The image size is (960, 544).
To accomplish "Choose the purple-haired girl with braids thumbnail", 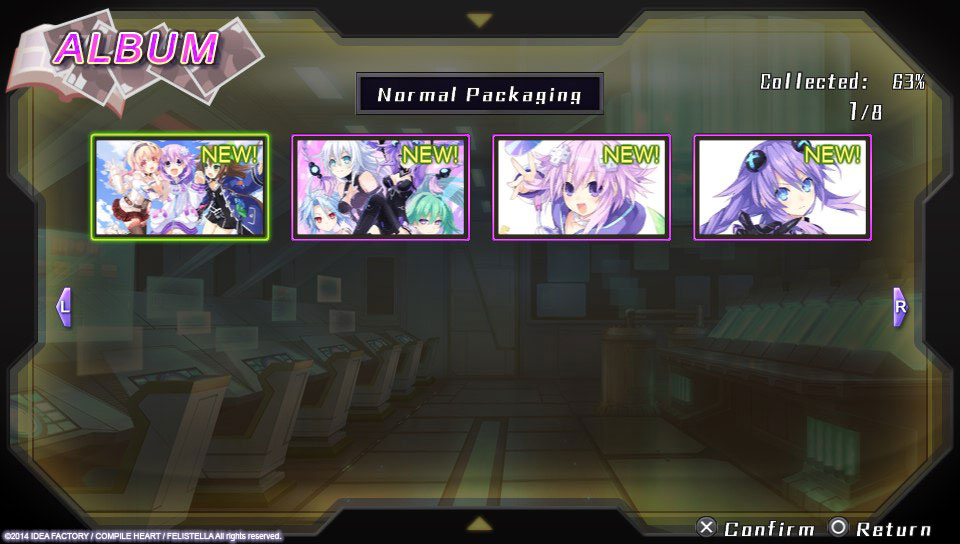I will pyautogui.click(x=782, y=187).
